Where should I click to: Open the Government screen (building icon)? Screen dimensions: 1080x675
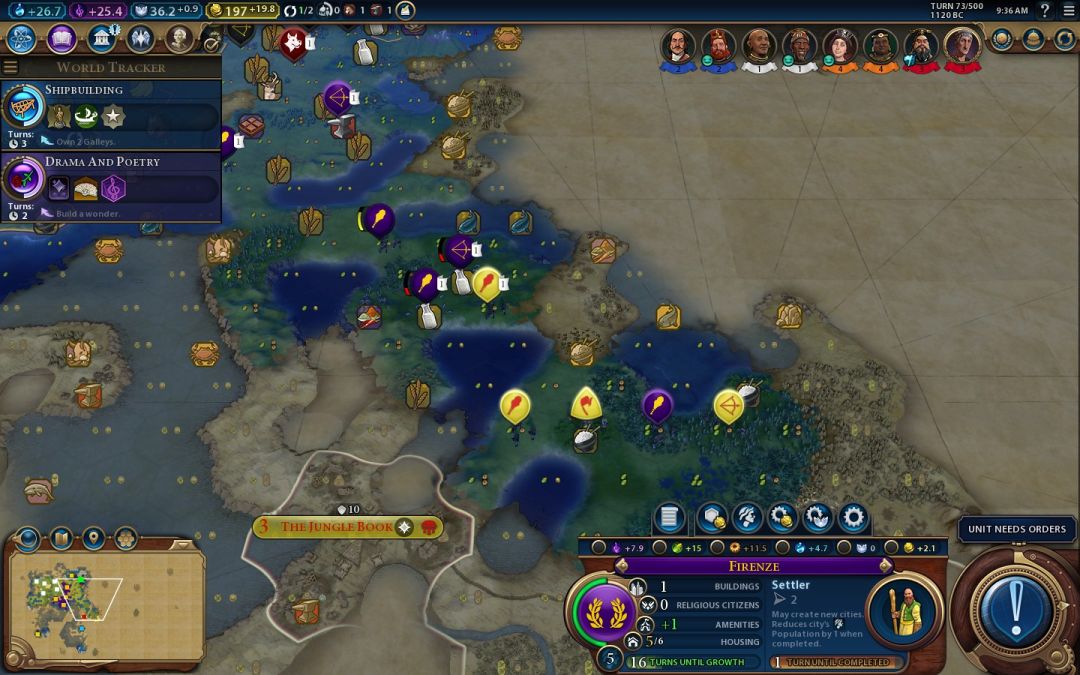tap(101, 39)
